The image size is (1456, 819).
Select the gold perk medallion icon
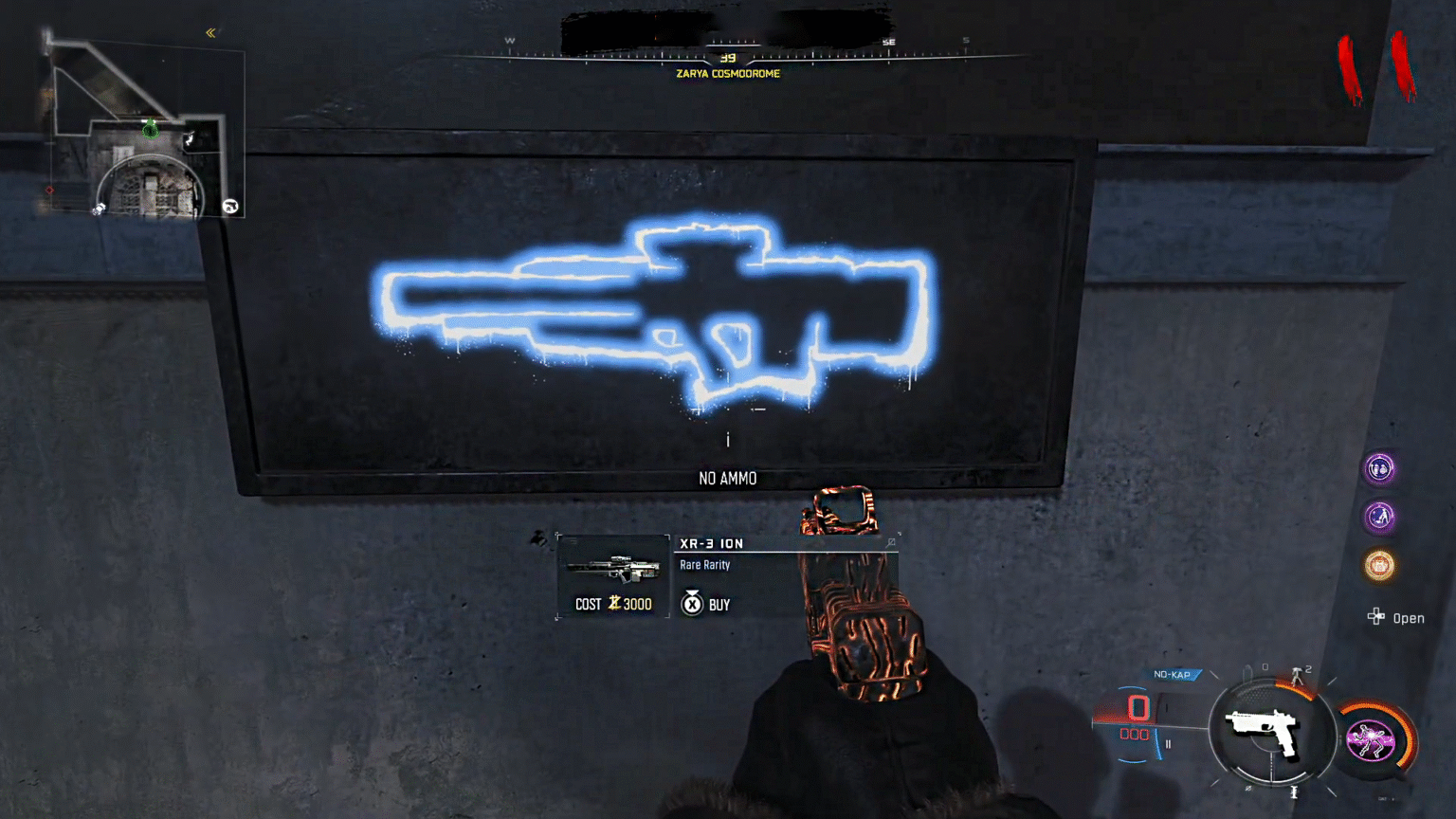pos(1379,565)
